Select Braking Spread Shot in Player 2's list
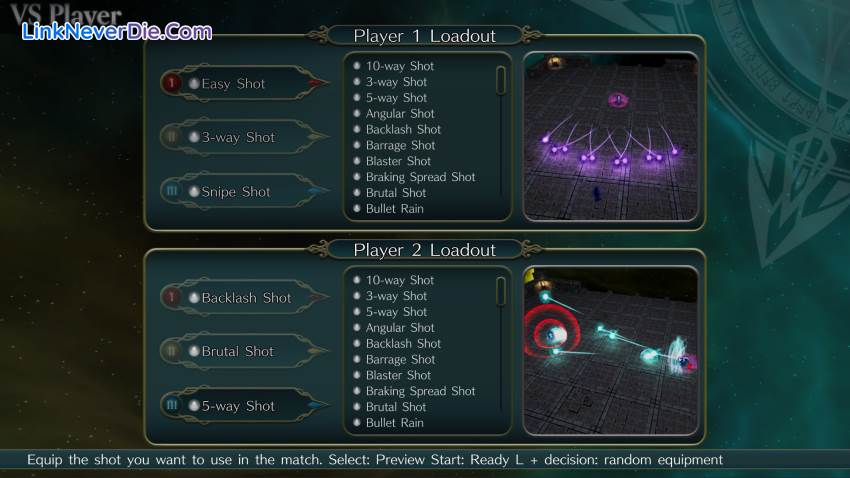The height and width of the screenshot is (478, 850). [x=420, y=391]
